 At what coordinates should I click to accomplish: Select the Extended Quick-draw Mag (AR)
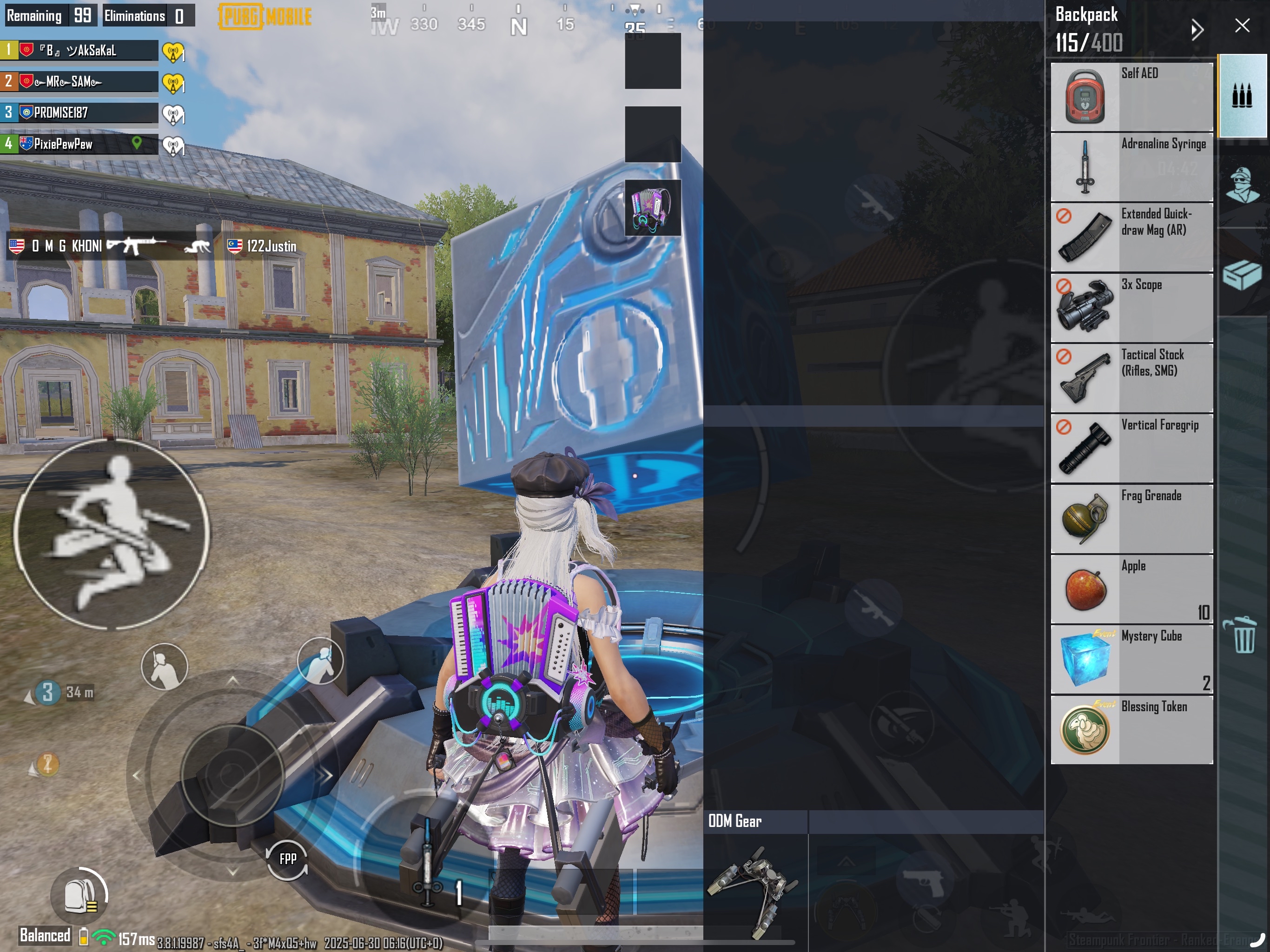tap(1131, 237)
